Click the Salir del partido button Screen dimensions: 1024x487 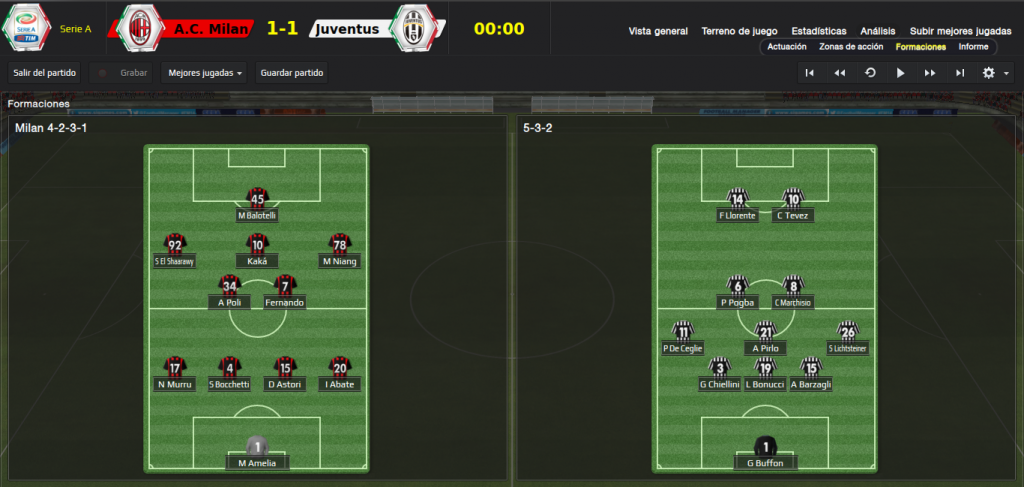[44, 73]
